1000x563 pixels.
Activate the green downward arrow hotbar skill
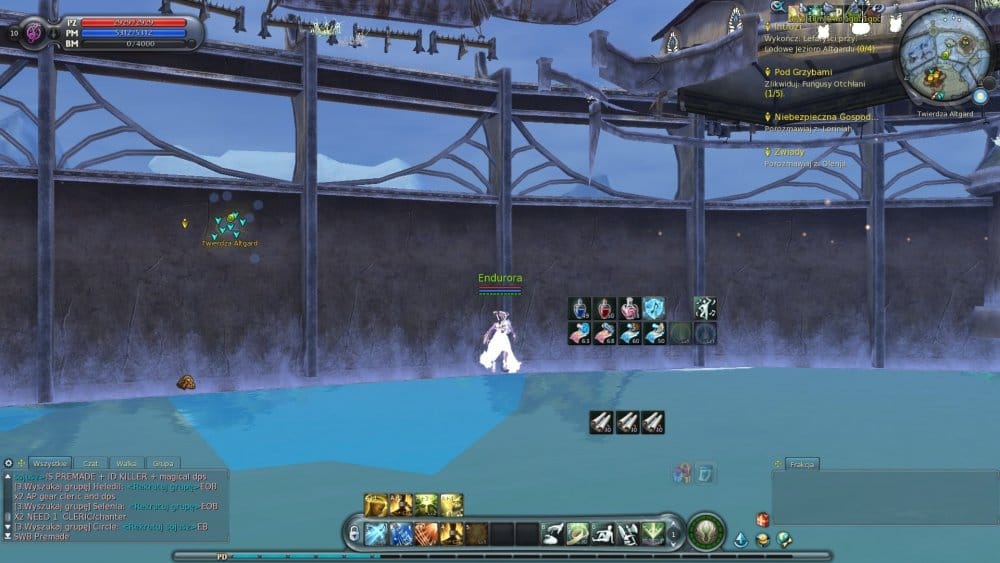click(653, 533)
